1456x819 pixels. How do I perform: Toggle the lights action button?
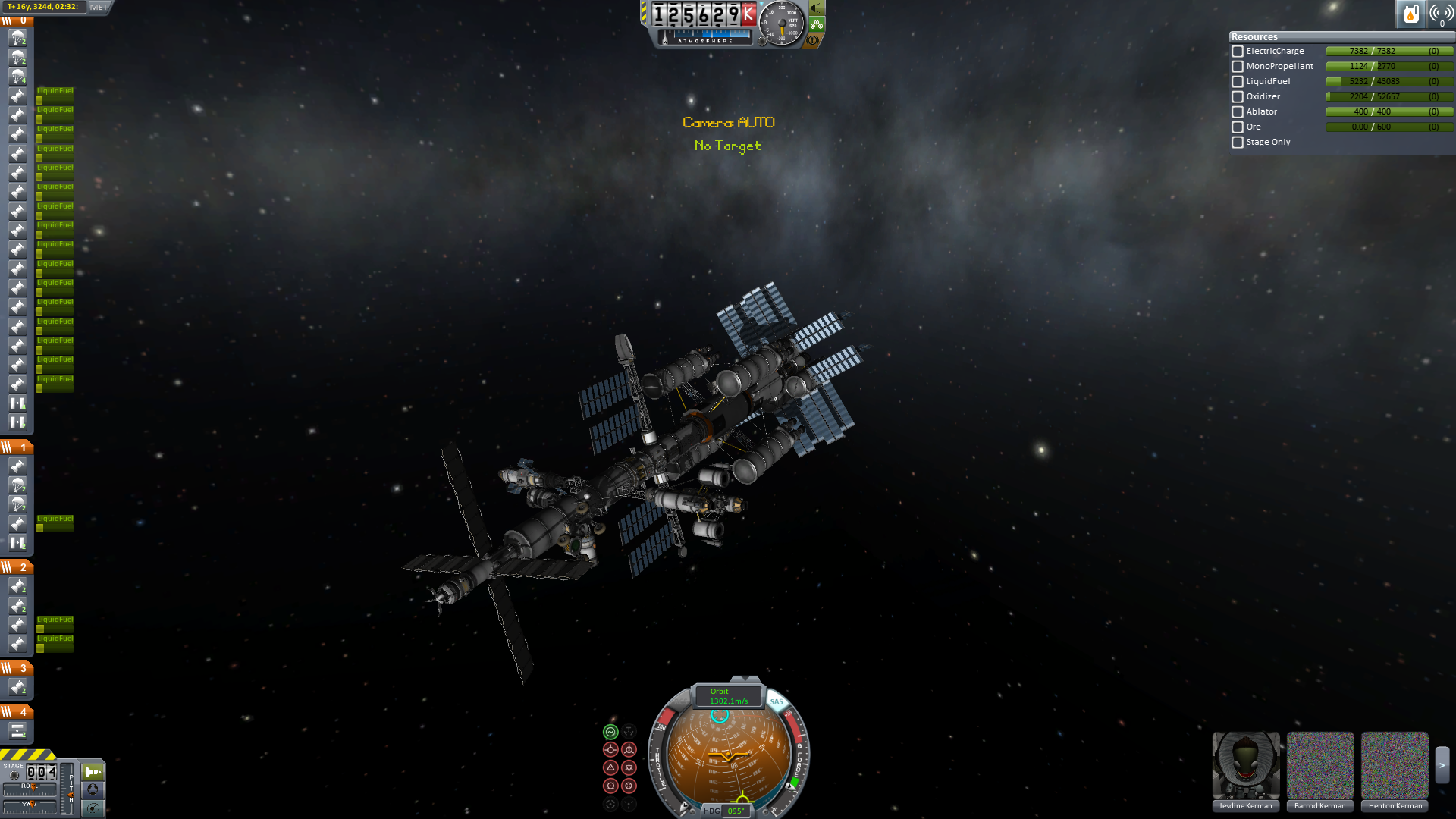817,8
